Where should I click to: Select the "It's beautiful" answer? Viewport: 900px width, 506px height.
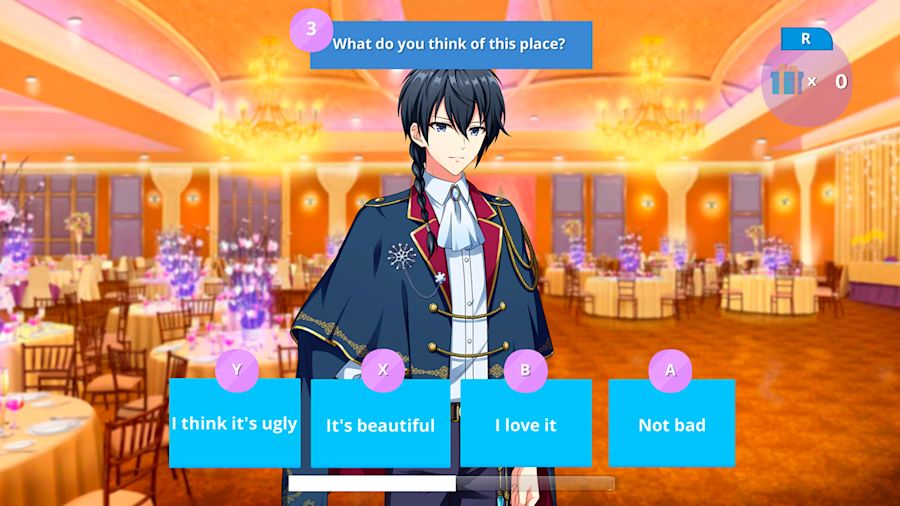[380, 424]
